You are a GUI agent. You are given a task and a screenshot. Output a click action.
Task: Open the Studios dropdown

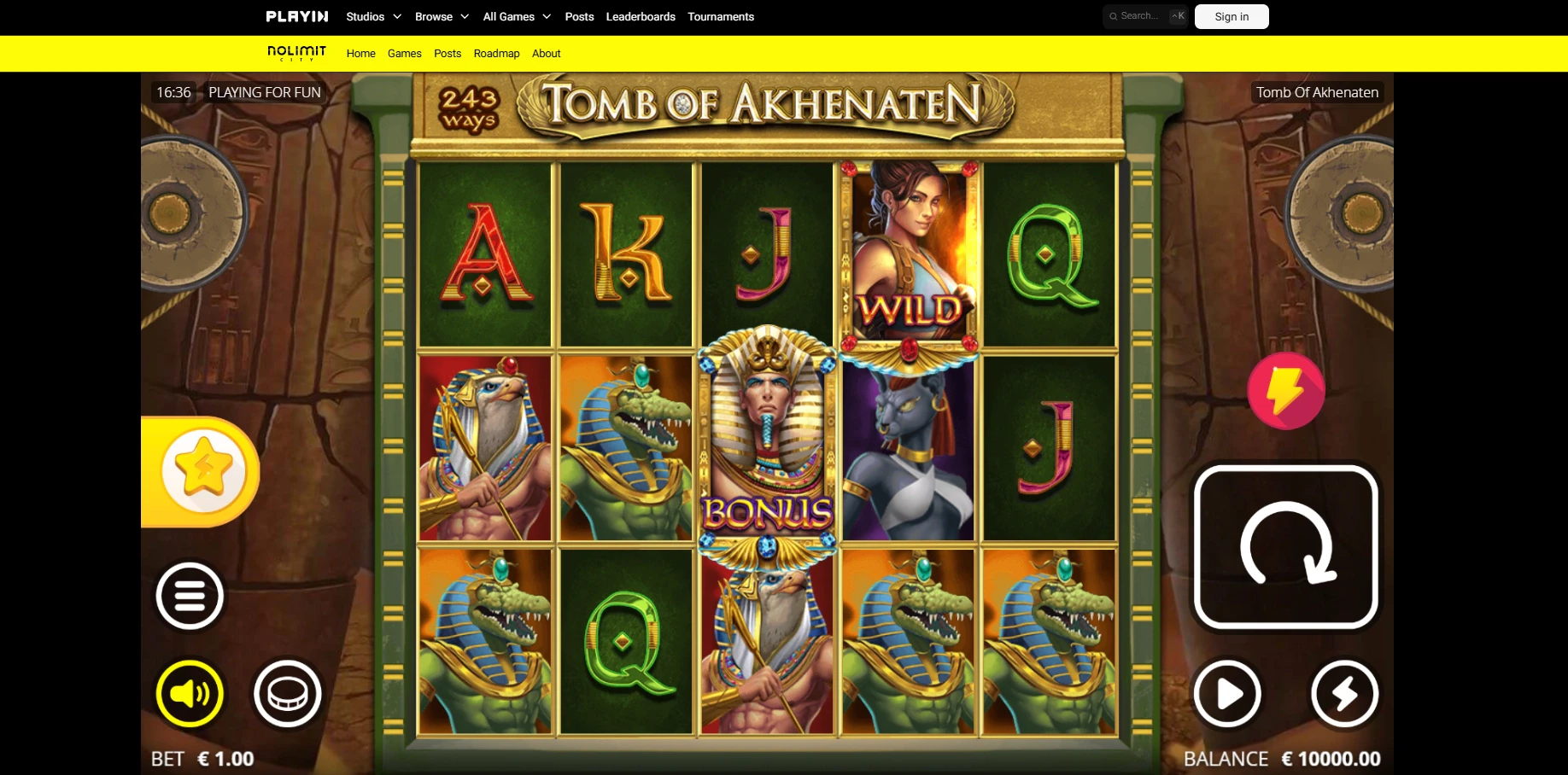point(373,16)
